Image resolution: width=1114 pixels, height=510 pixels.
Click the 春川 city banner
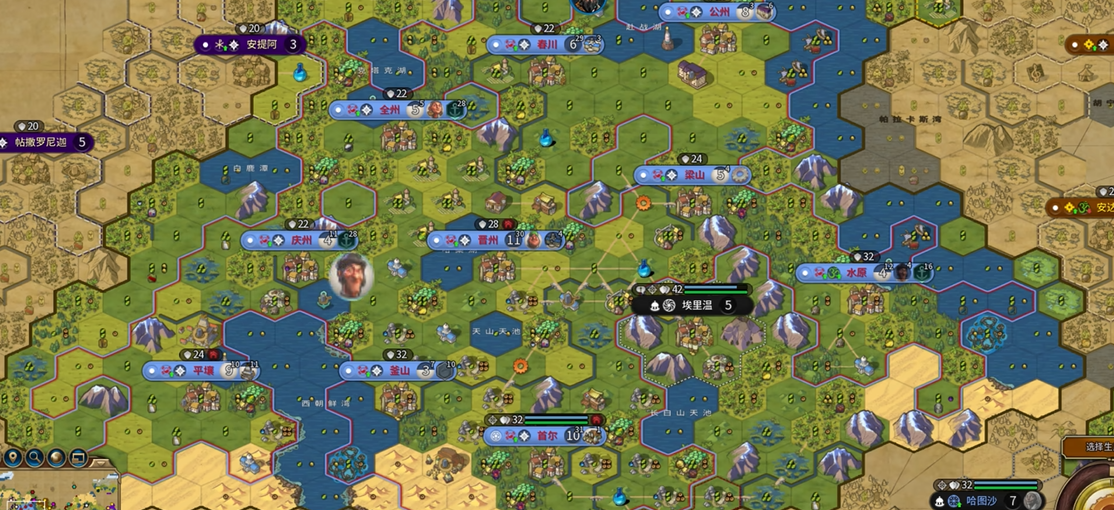[x=546, y=44]
